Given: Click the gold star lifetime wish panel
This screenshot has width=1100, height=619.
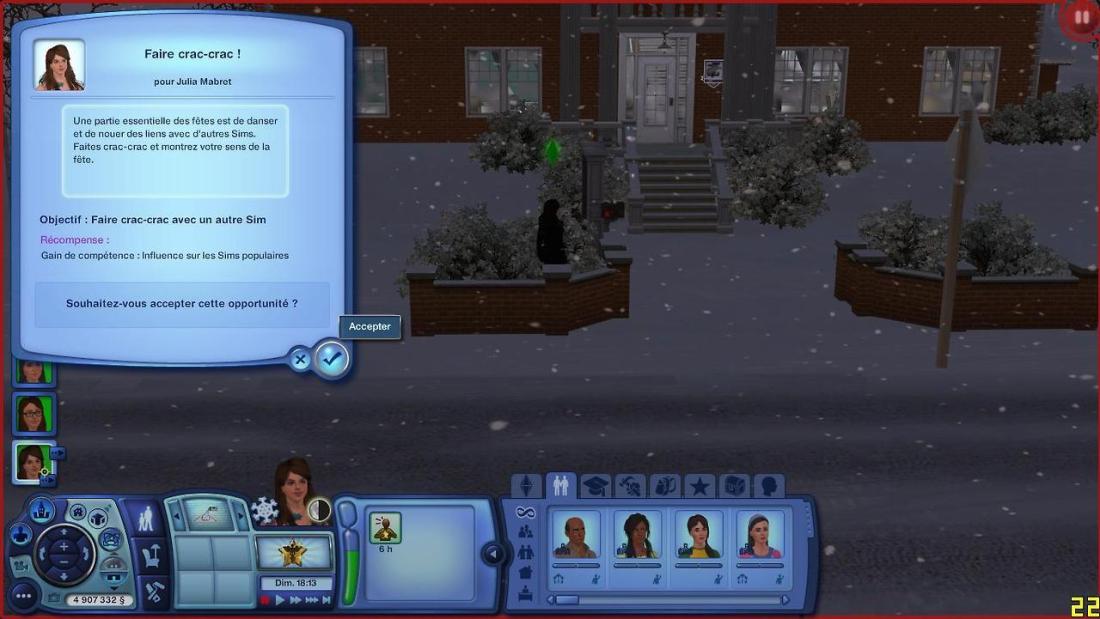Looking at the screenshot, I should point(294,551).
